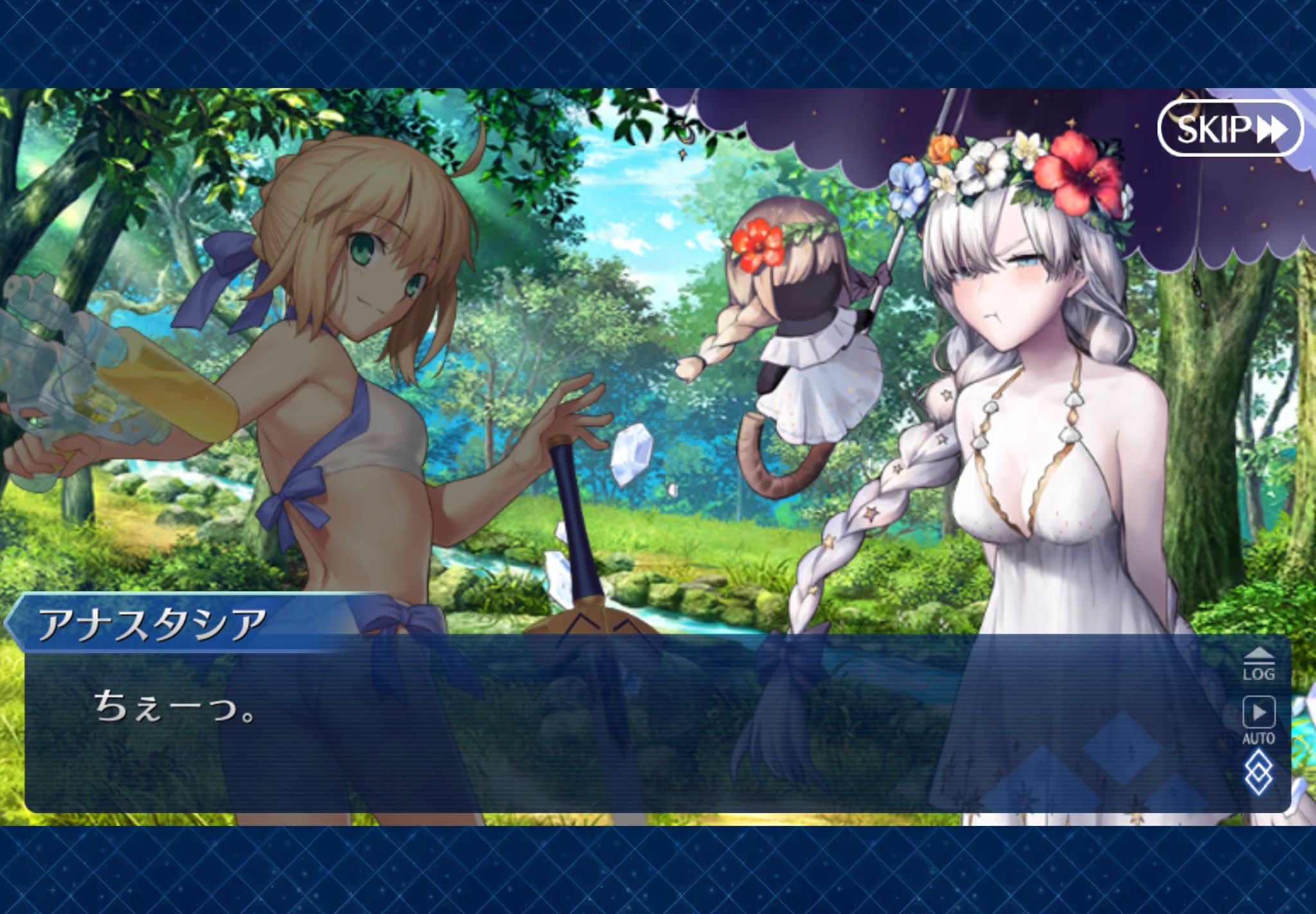Open the dialogue LOG
The image size is (1316, 914).
pos(1258,664)
